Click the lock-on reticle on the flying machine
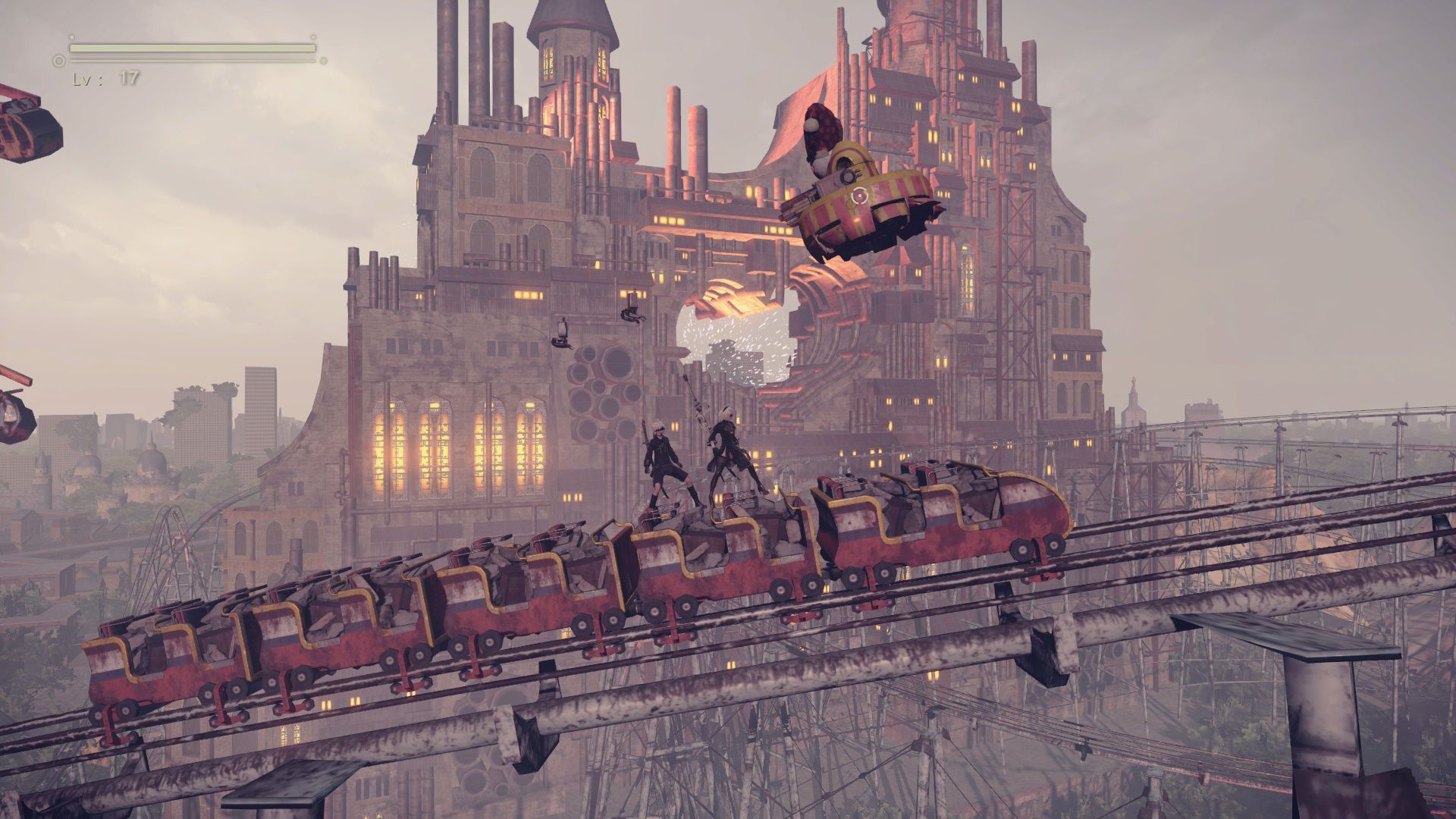1456x819 pixels. [x=860, y=195]
